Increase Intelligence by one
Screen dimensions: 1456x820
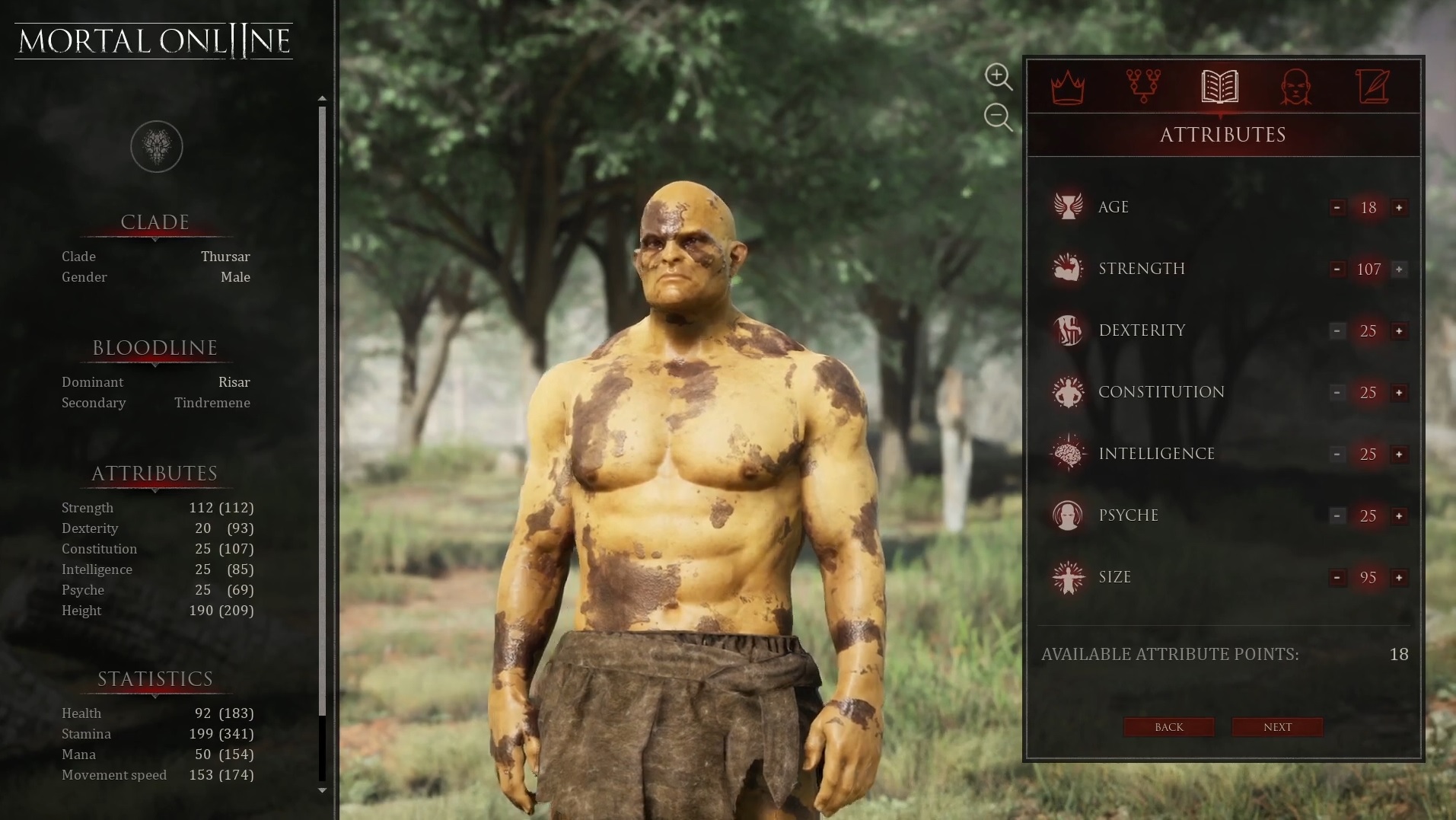pos(1399,455)
